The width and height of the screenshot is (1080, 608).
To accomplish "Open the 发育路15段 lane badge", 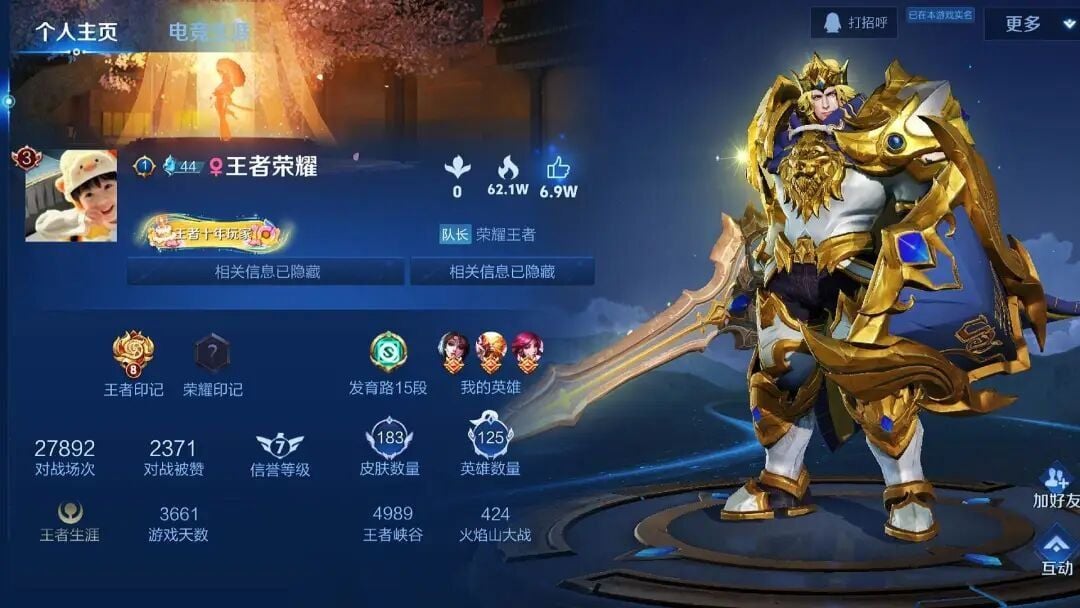I will [x=388, y=353].
